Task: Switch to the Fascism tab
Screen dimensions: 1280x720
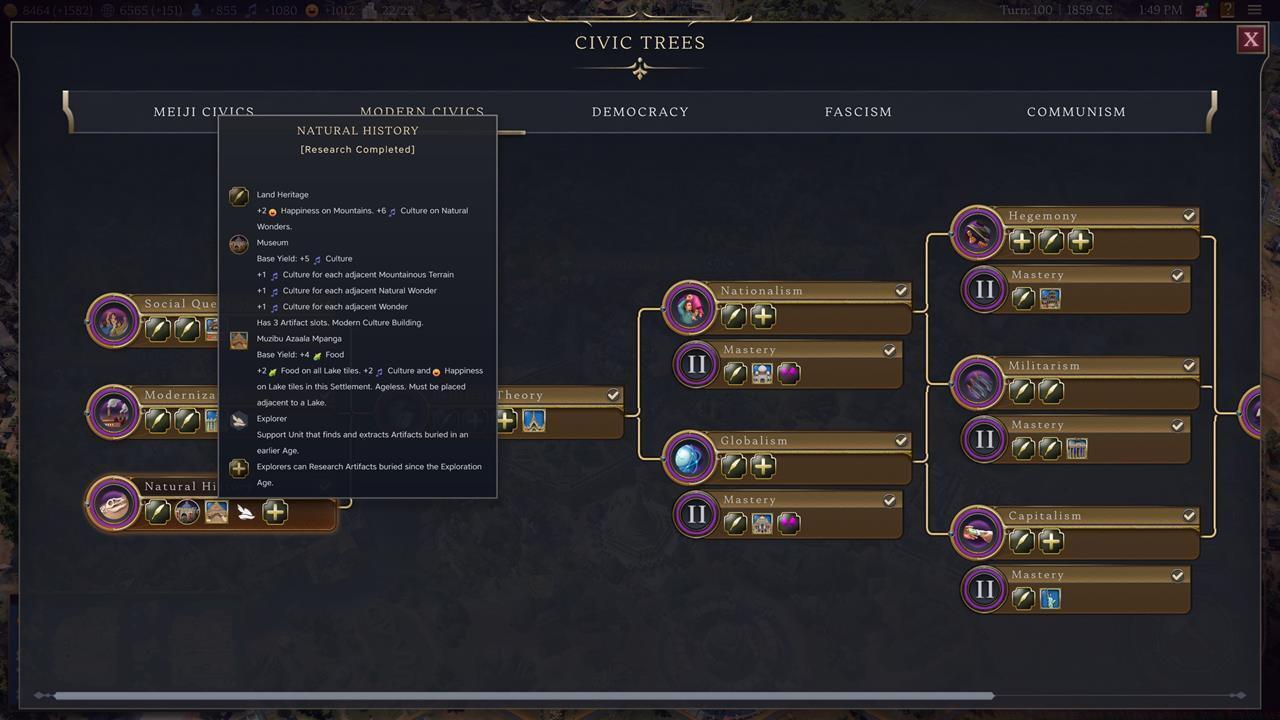Action: click(x=858, y=111)
